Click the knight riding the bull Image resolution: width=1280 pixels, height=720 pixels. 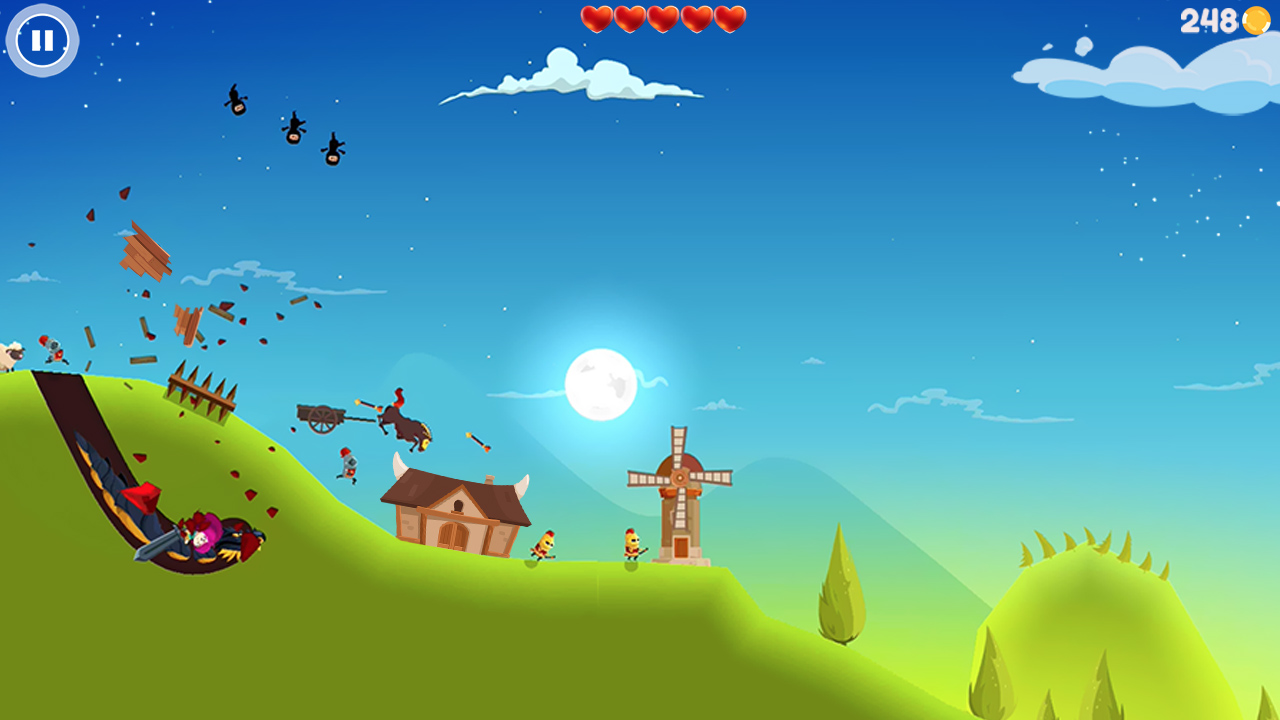pyautogui.click(x=405, y=415)
